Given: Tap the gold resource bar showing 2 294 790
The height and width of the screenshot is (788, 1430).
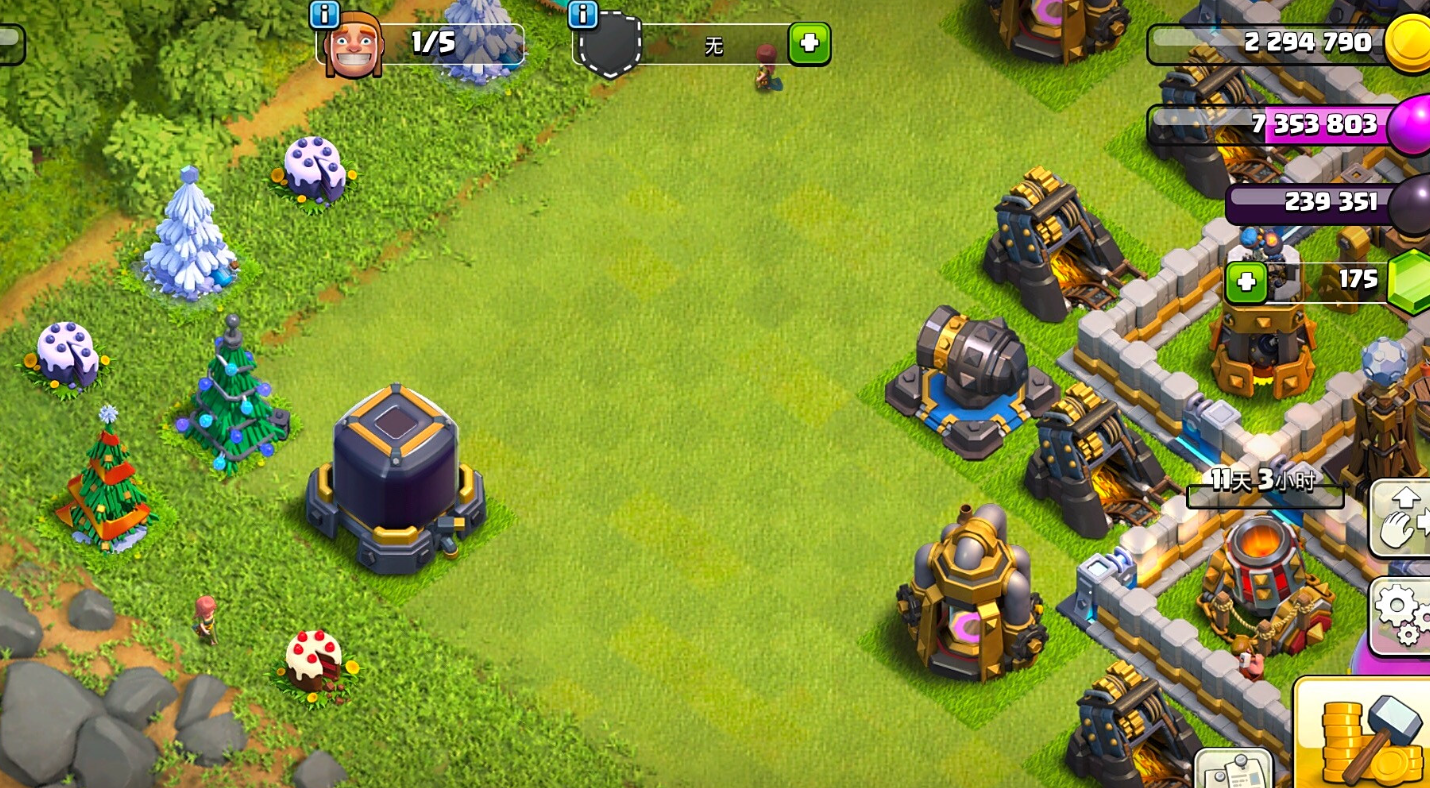Looking at the screenshot, I should coord(1270,43).
